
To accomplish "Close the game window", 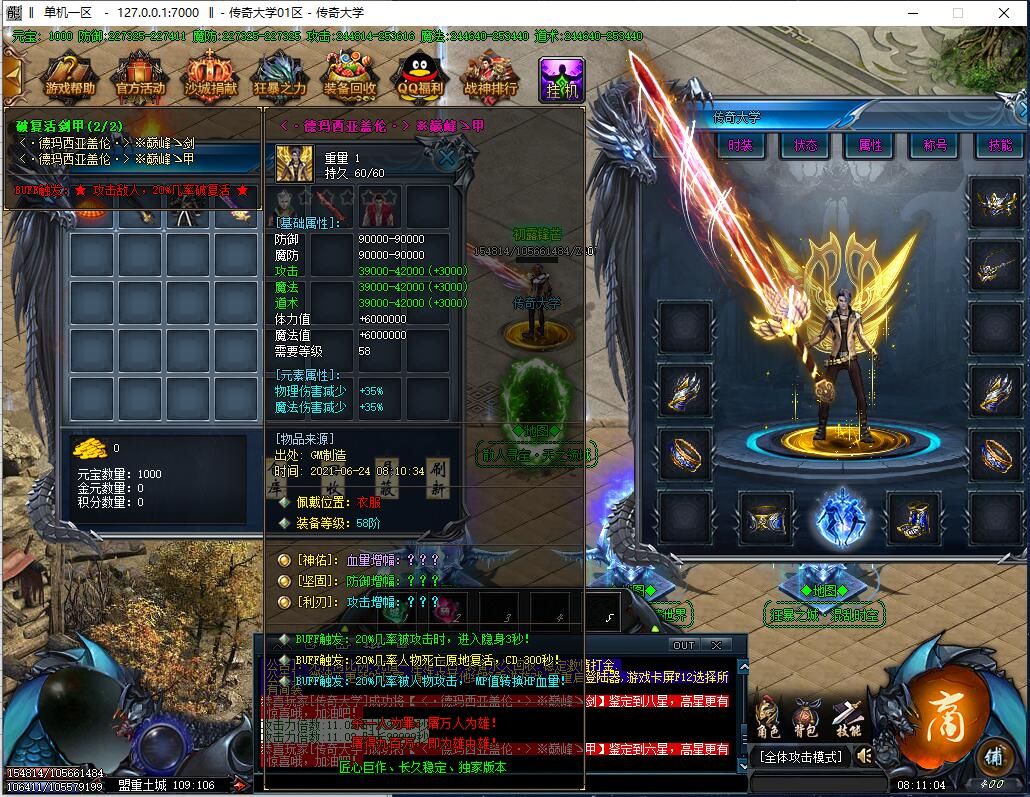I will (1004, 13).
